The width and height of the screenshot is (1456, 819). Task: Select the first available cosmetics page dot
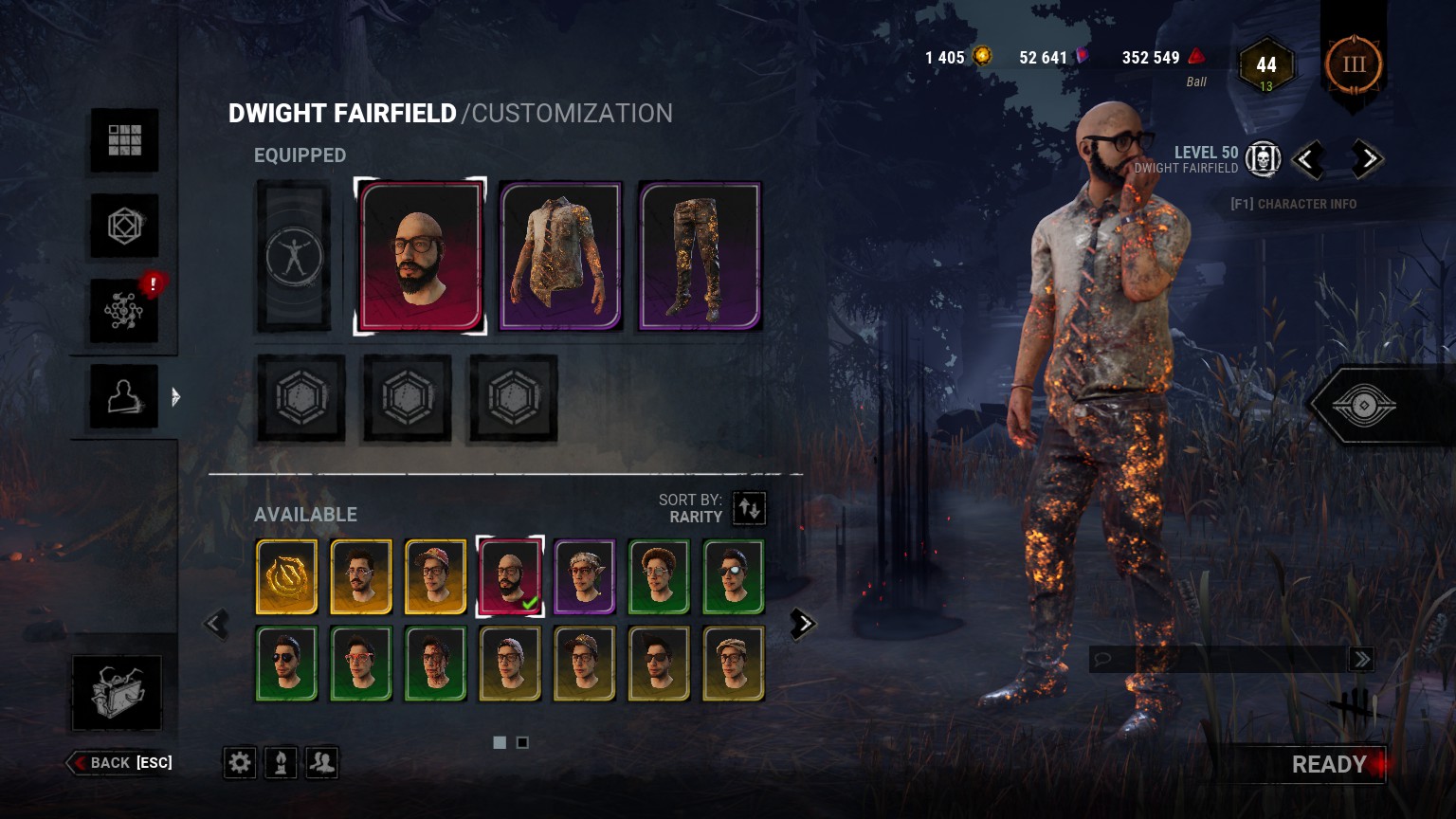[500, 742]
